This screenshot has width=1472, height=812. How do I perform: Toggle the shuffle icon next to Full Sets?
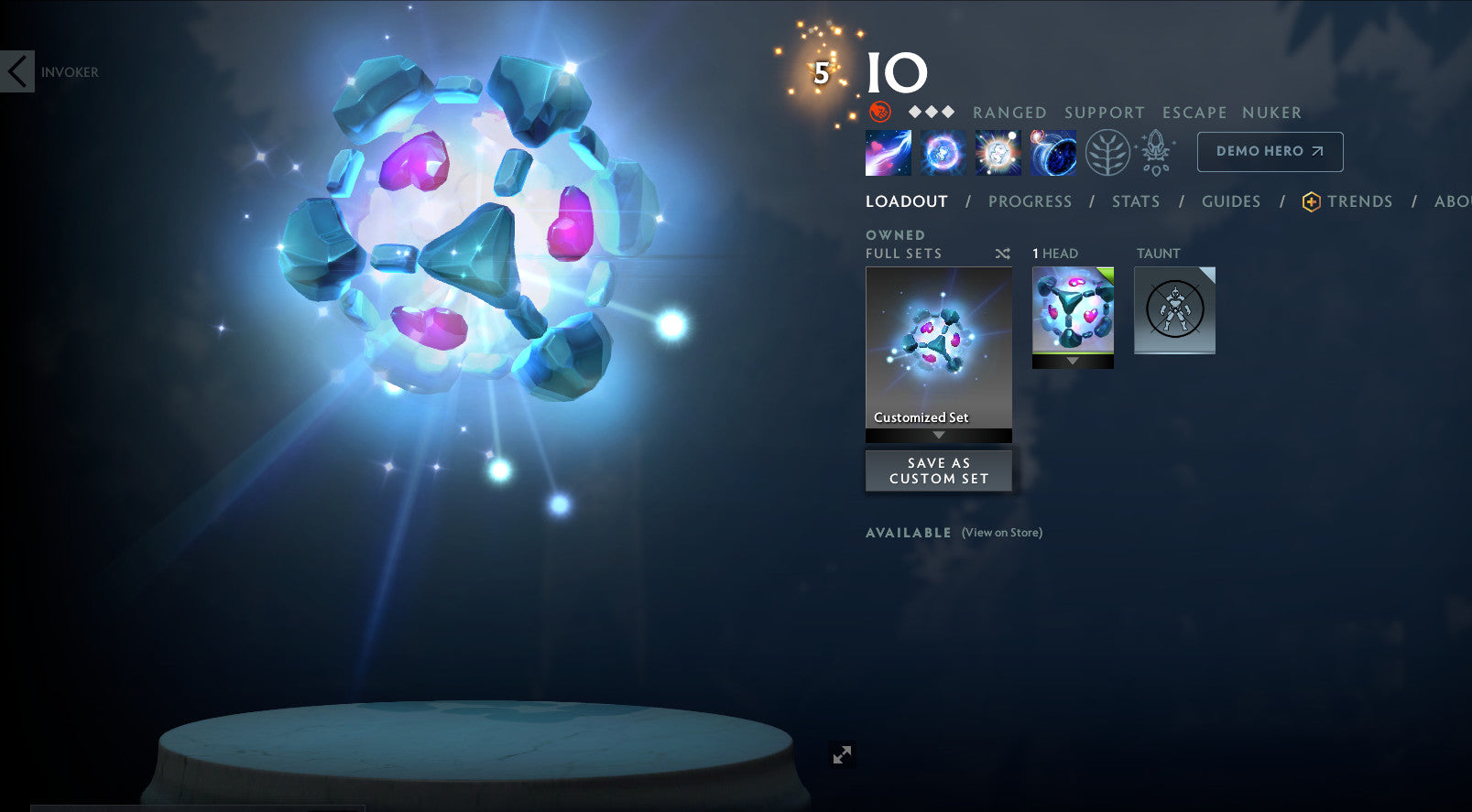click(1002, 254)
